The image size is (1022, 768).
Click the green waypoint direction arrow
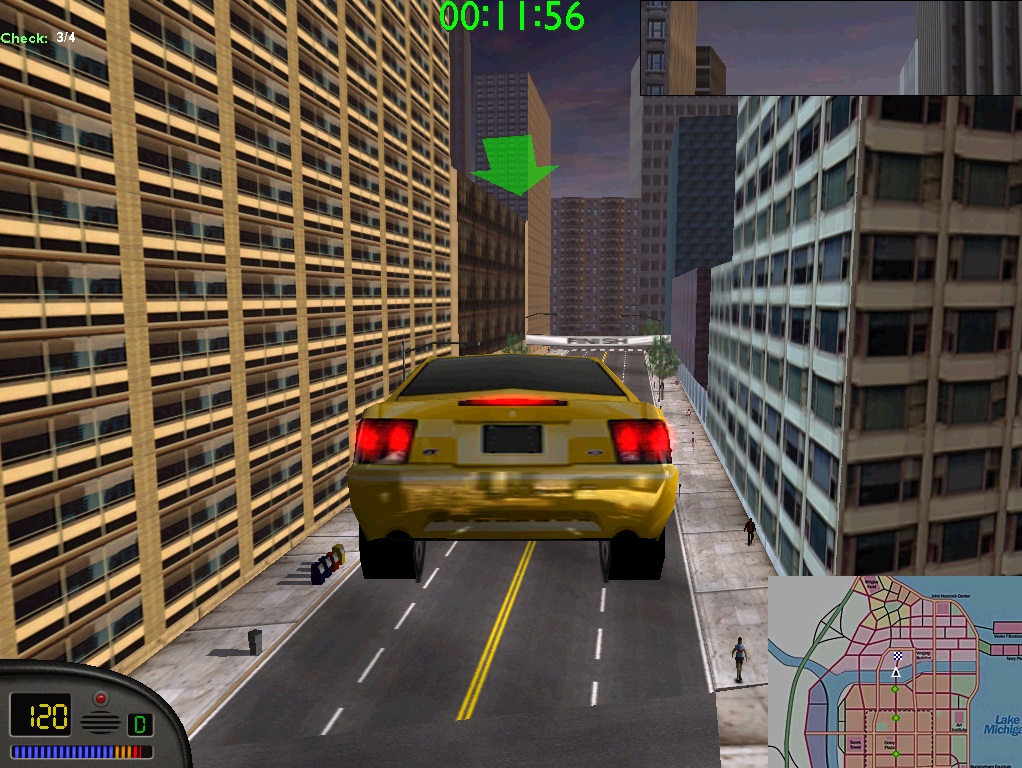(514, 166)
